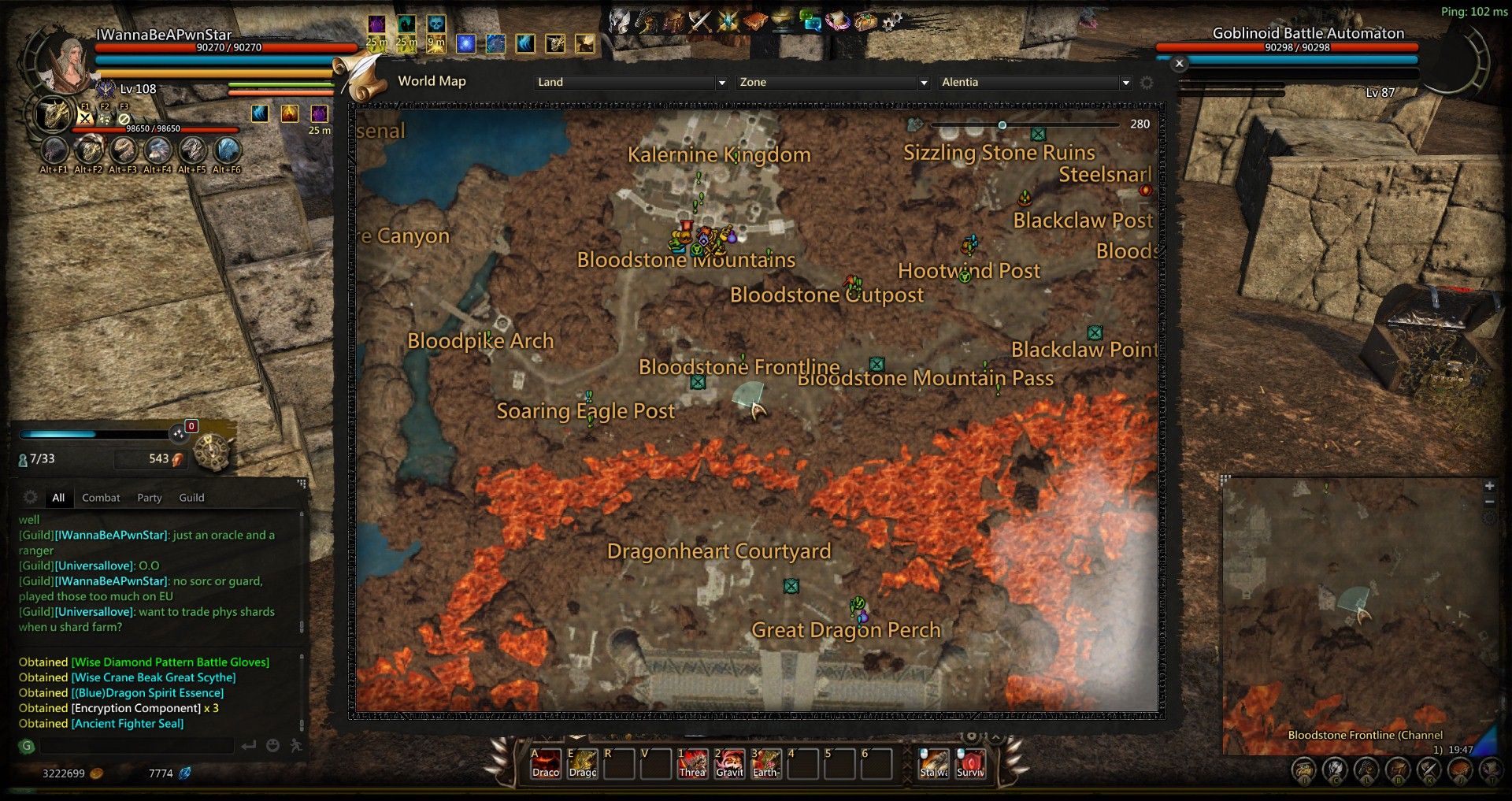Open World Map settings gear
The image size is (1512, 801).
[x=1147, y=83]
